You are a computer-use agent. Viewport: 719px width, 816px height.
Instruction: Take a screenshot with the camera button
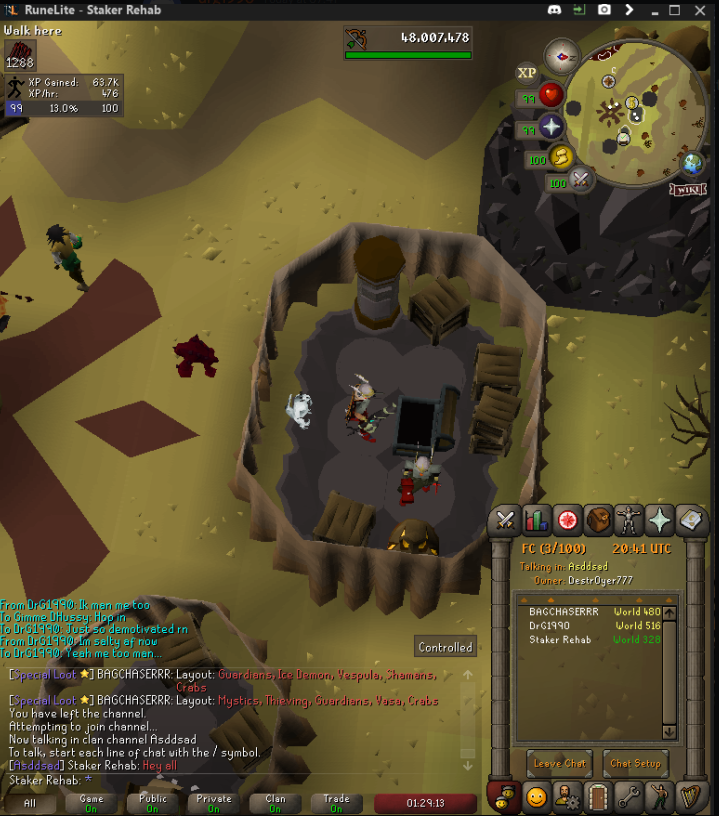click(605, 9)
